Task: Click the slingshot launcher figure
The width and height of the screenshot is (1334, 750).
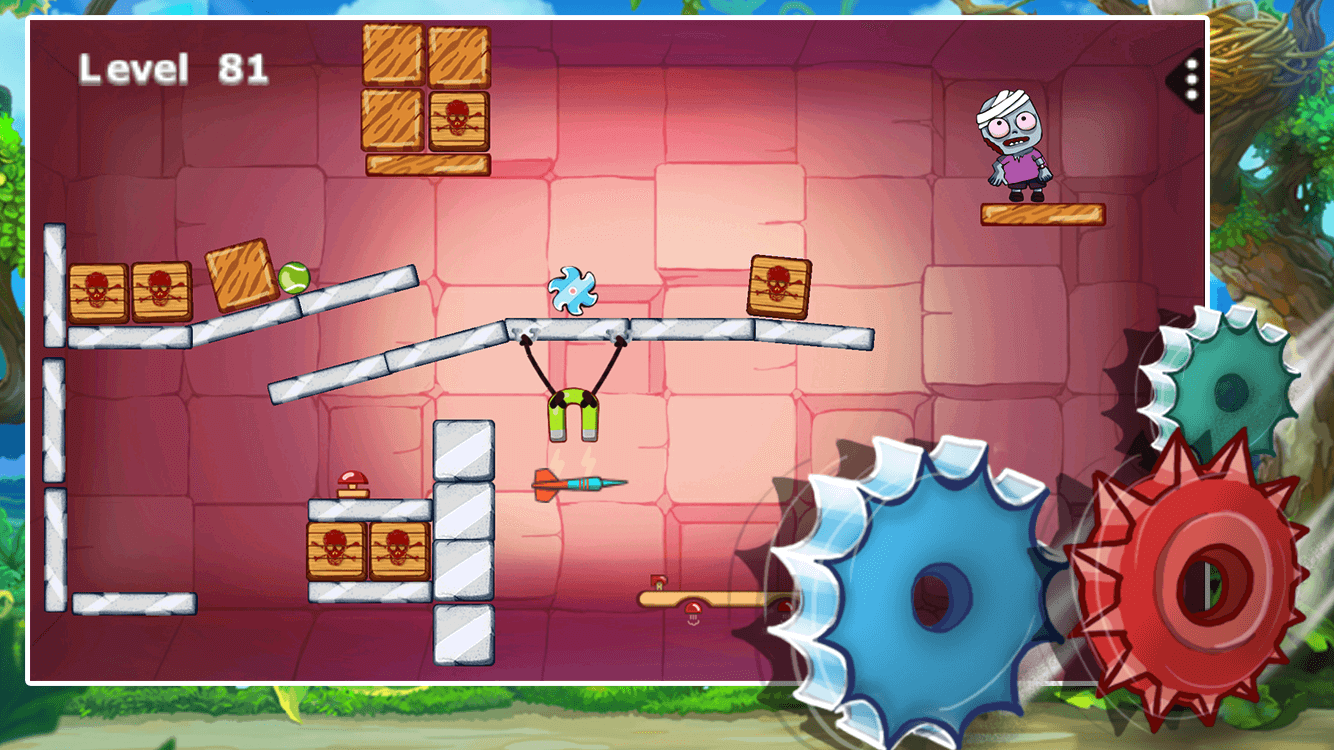Action: point(573,410)
